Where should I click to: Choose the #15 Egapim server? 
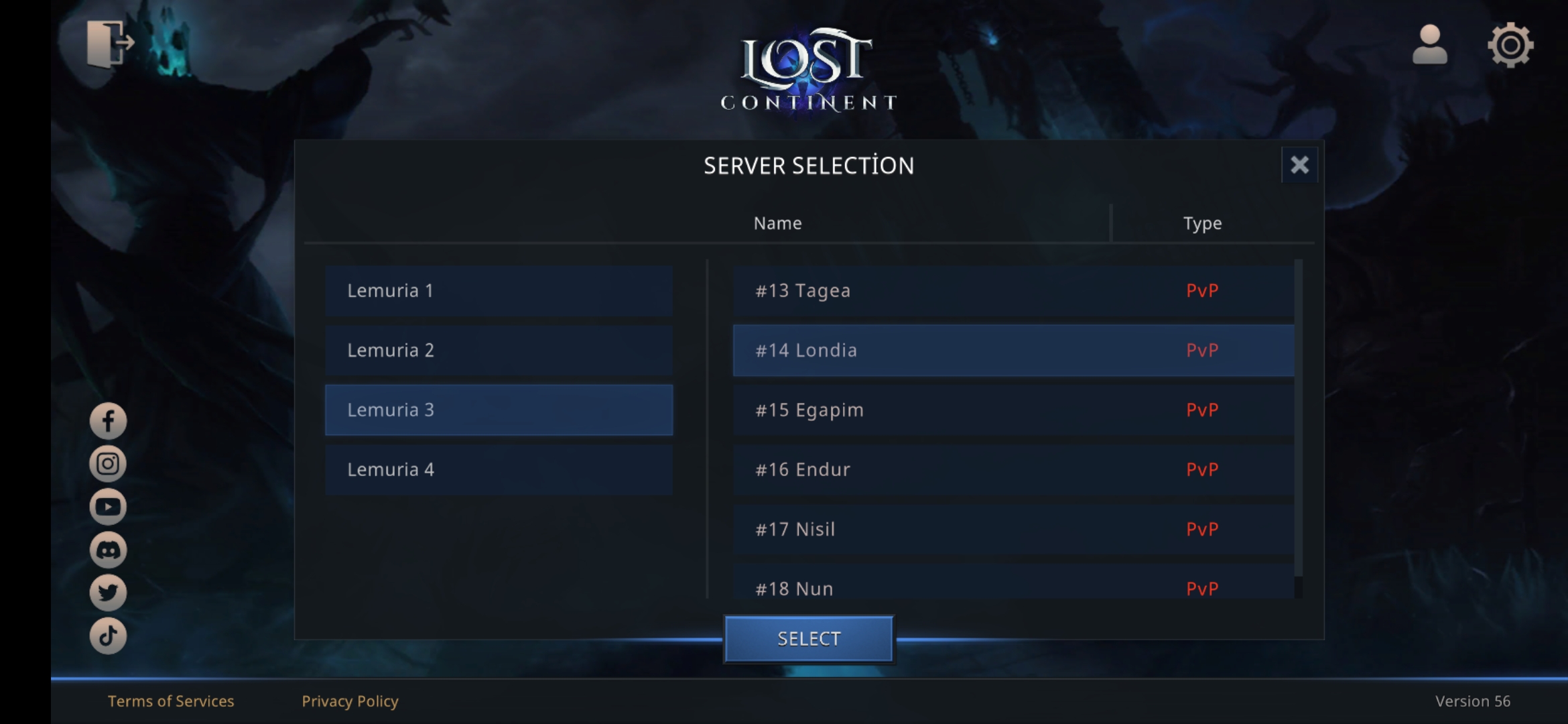(1013, 410)
